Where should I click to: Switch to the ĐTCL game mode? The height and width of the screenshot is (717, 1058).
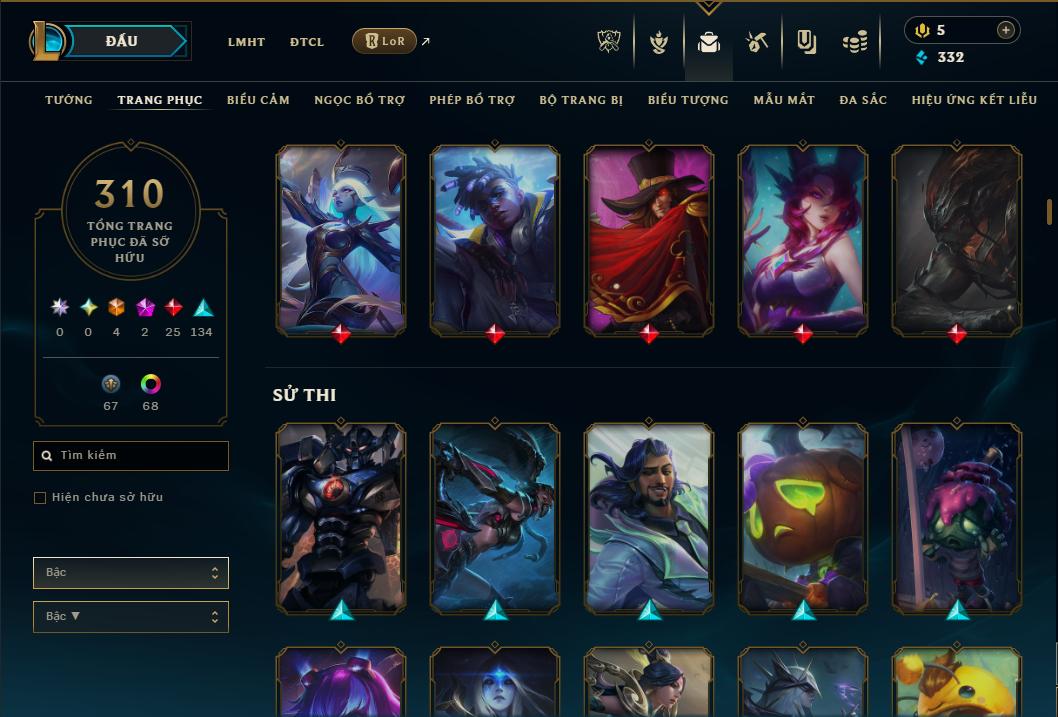[307, 42]
